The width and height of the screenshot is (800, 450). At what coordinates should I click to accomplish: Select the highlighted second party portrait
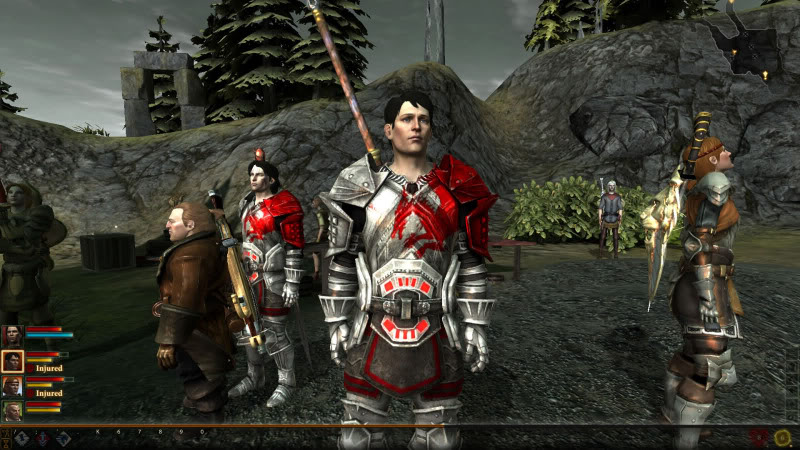pos(12,361)
